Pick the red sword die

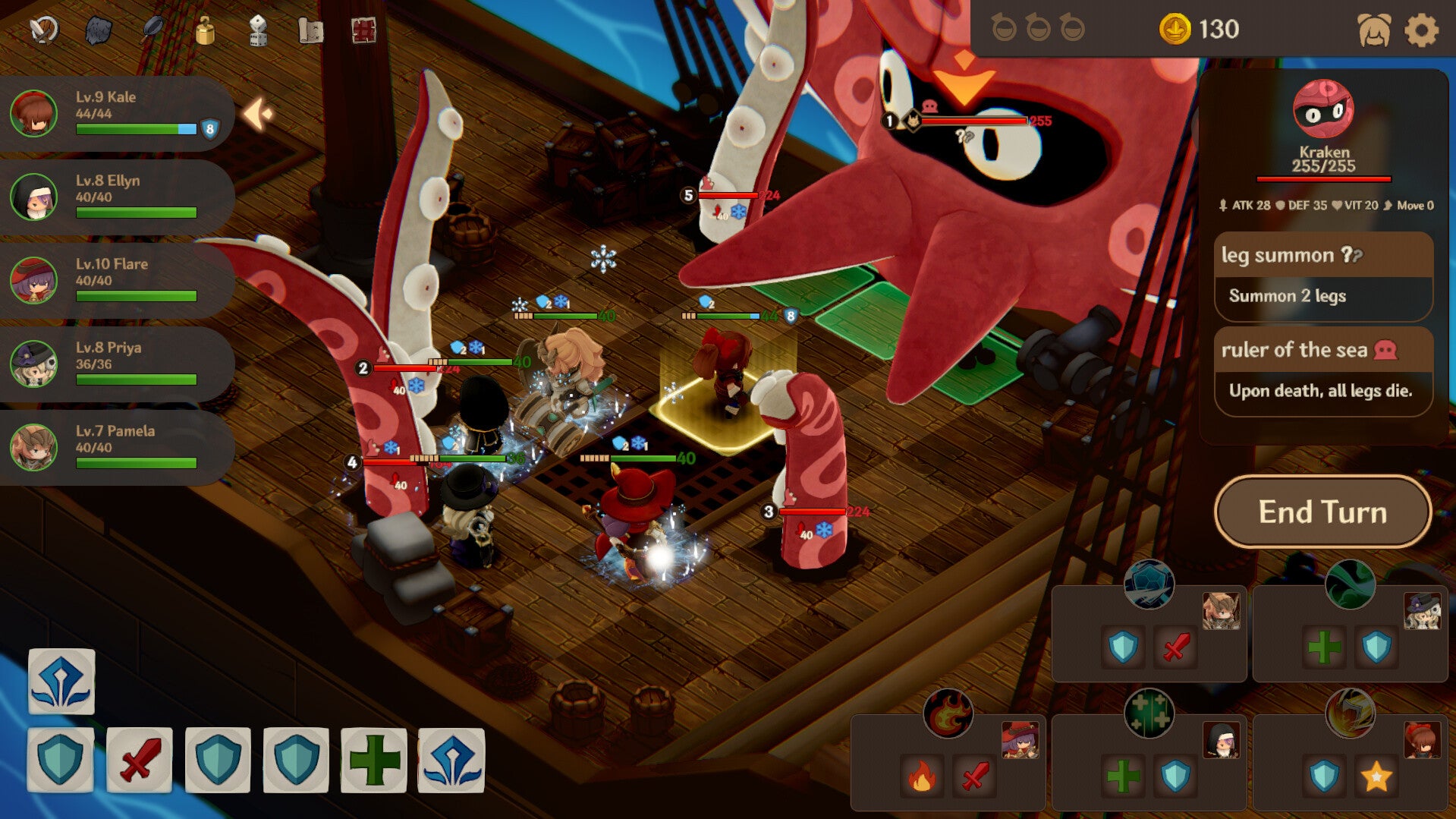140,760
